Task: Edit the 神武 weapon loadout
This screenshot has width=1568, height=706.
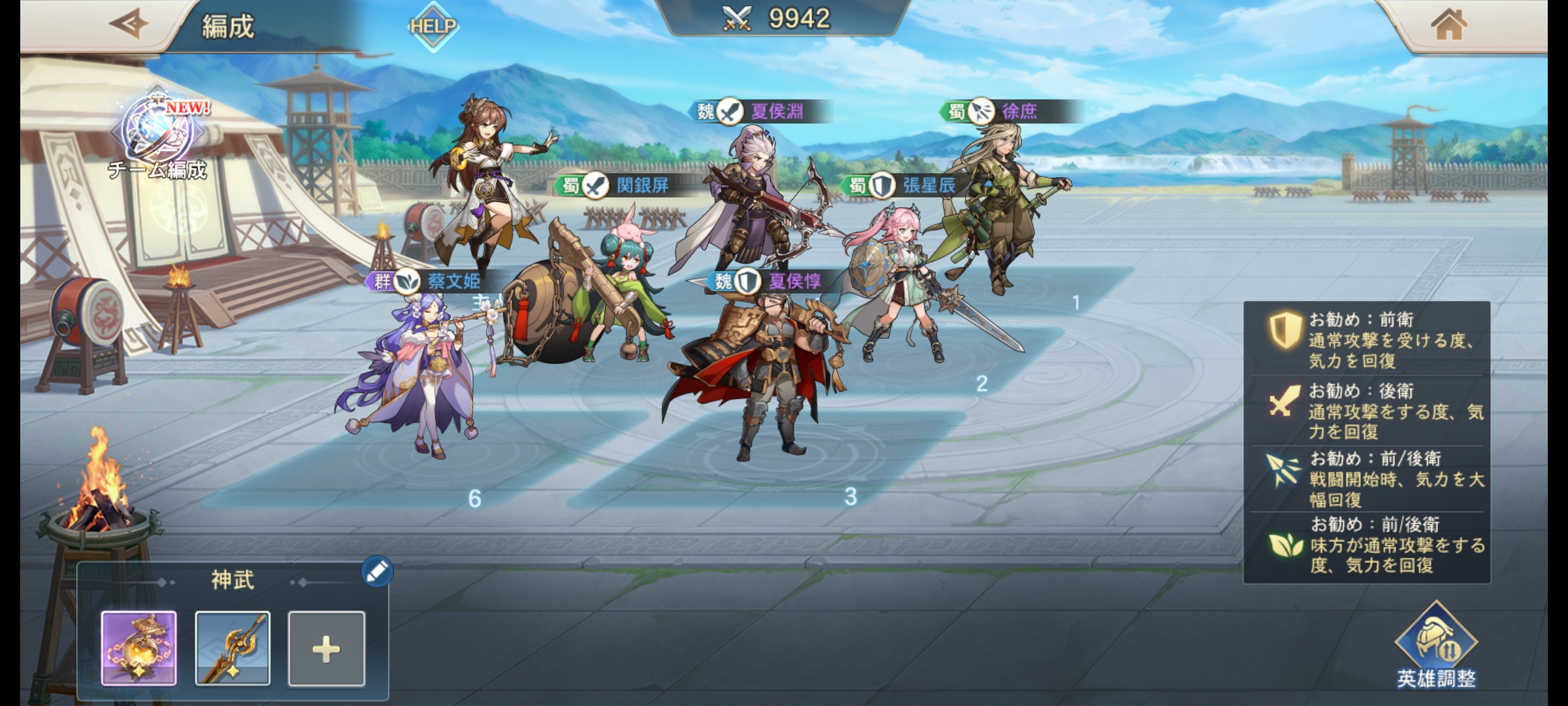Action: point(377,572)
